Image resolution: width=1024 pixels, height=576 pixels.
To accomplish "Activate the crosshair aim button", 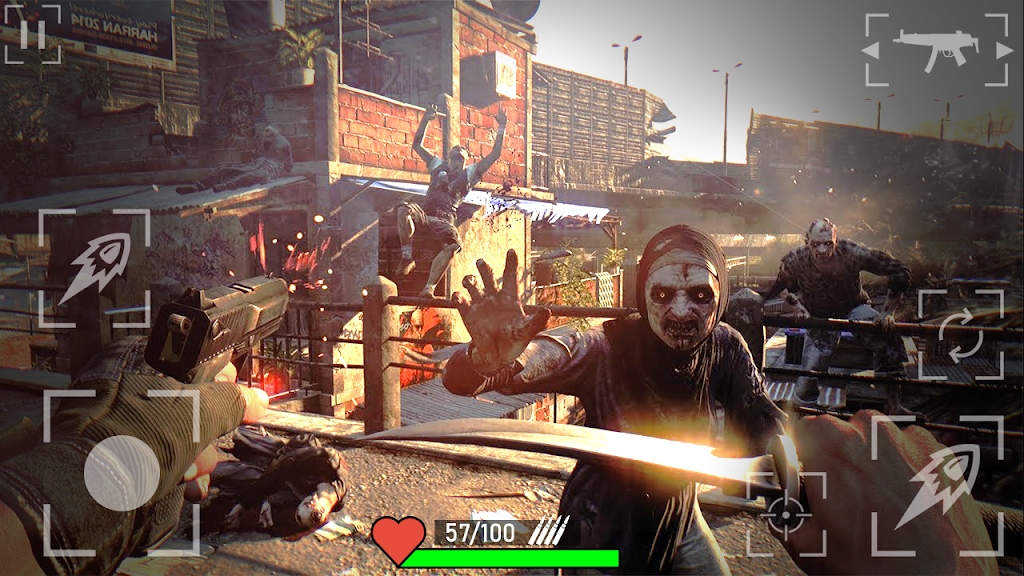I will click(787, 514).
